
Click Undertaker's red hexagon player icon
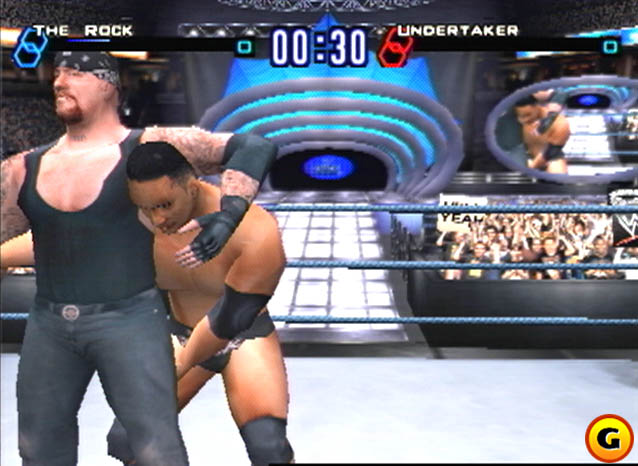tap(393, 46)
